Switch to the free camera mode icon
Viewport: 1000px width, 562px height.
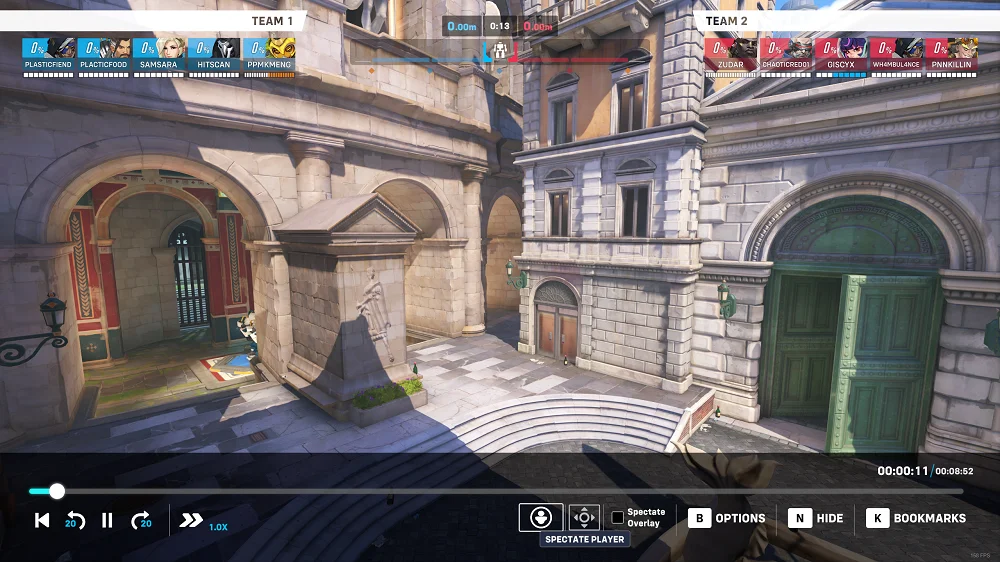[584, 517]
